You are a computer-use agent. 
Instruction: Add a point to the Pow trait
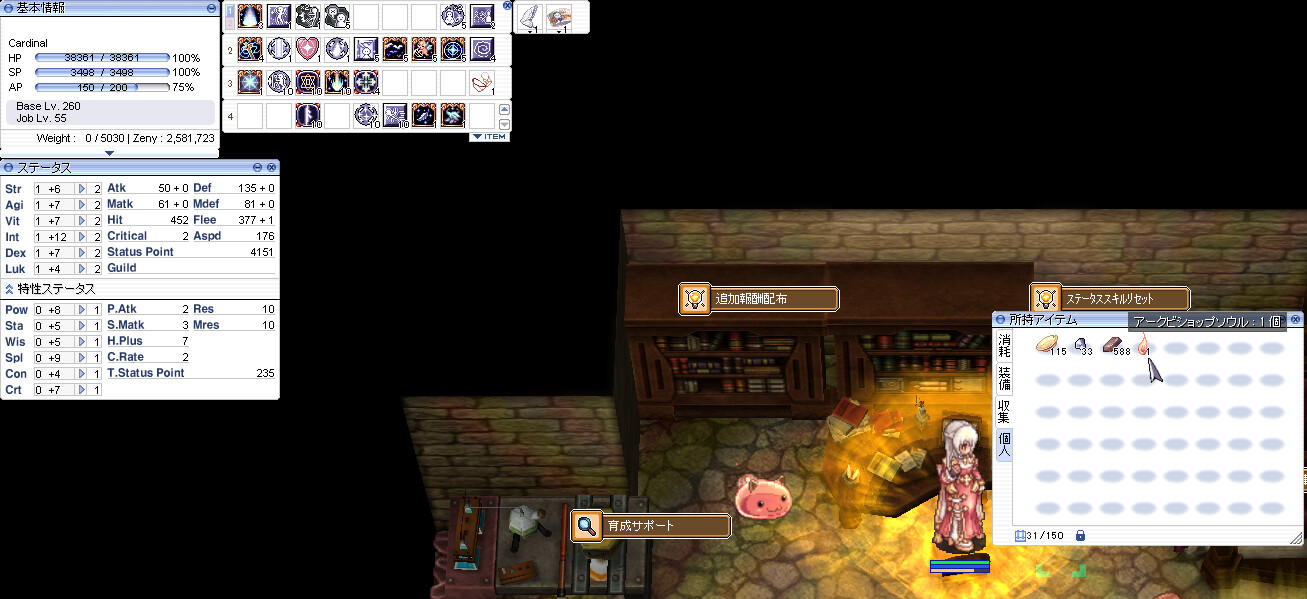point(82,310)
